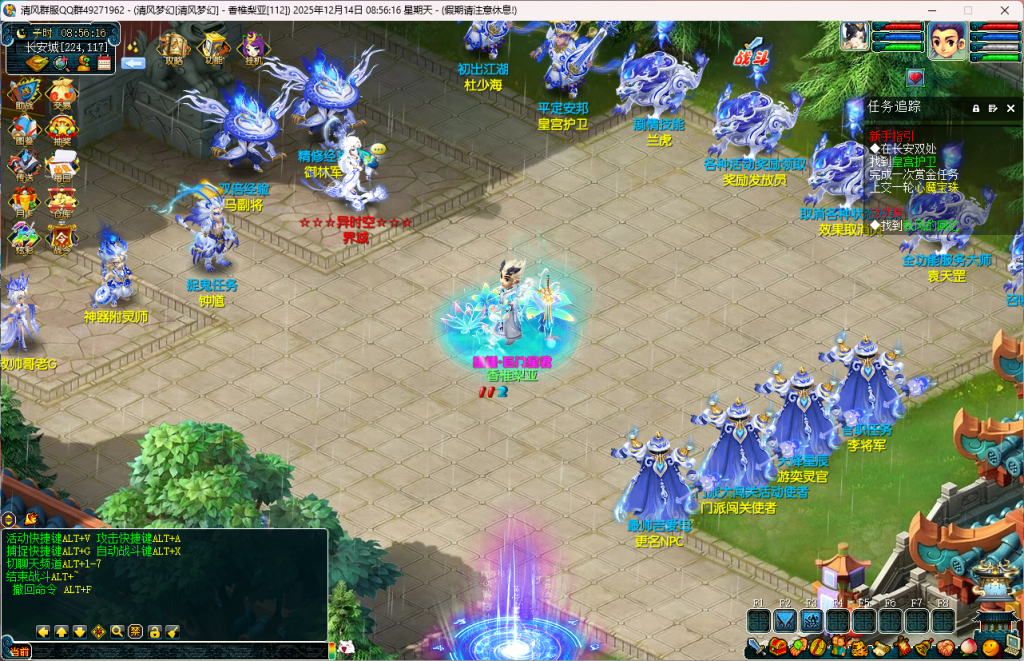
Task: Open the 仓库 warehouse chest icon
Action: (62, 202)
